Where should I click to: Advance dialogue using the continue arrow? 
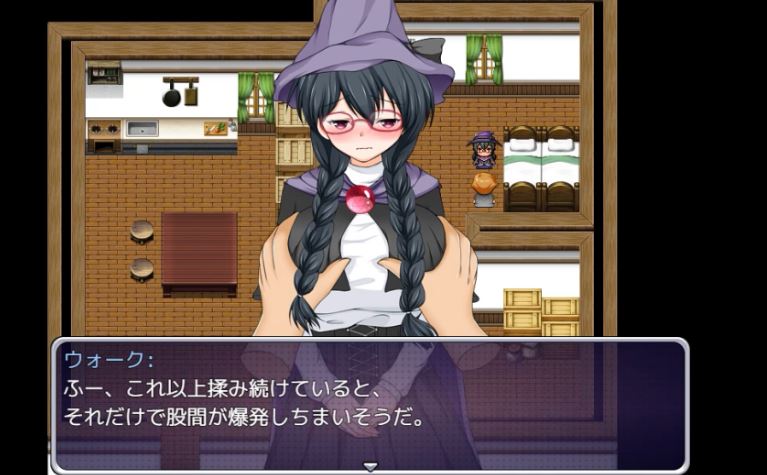click(370, 466)
